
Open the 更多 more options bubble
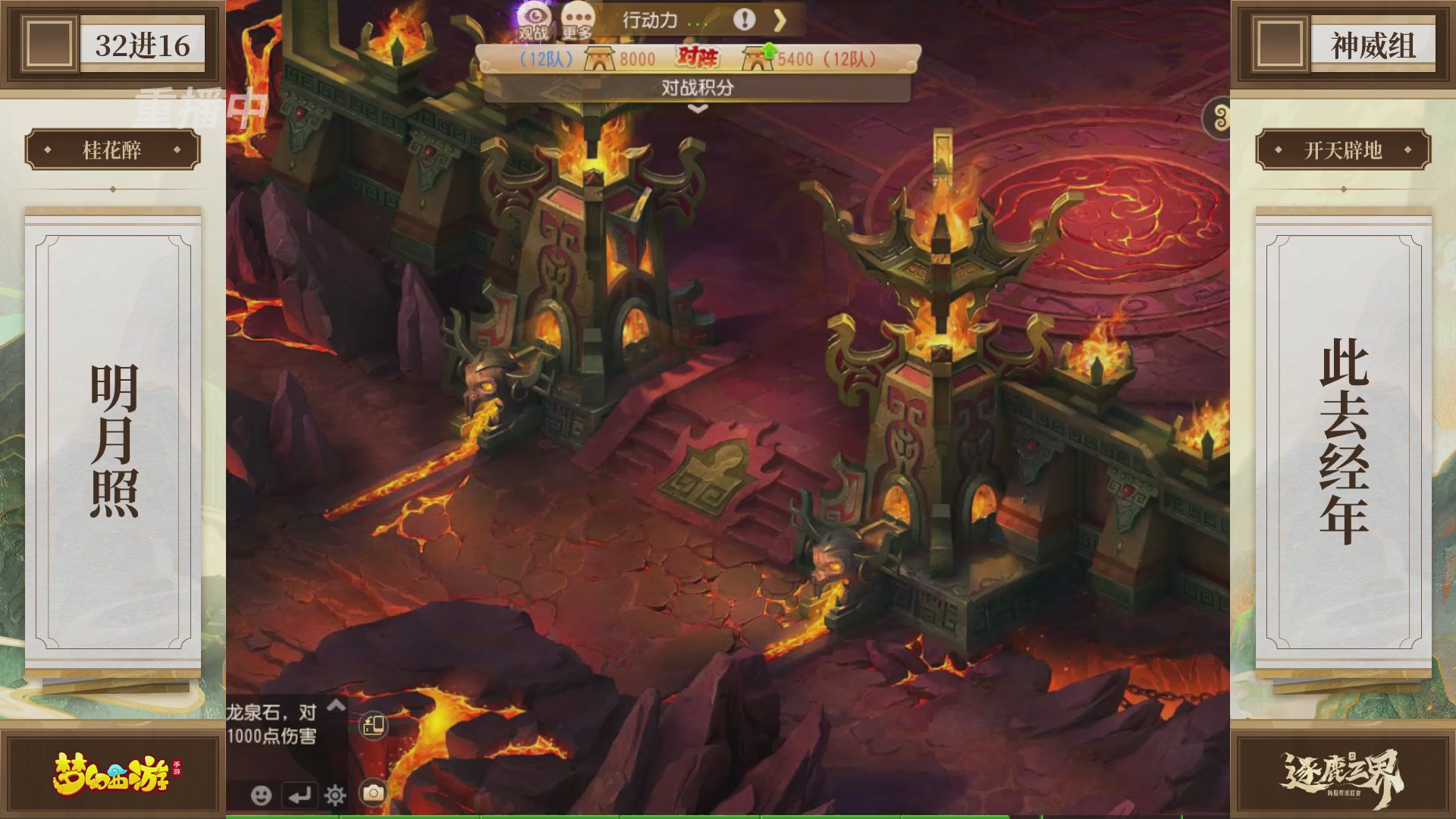[x=578, y=19]
